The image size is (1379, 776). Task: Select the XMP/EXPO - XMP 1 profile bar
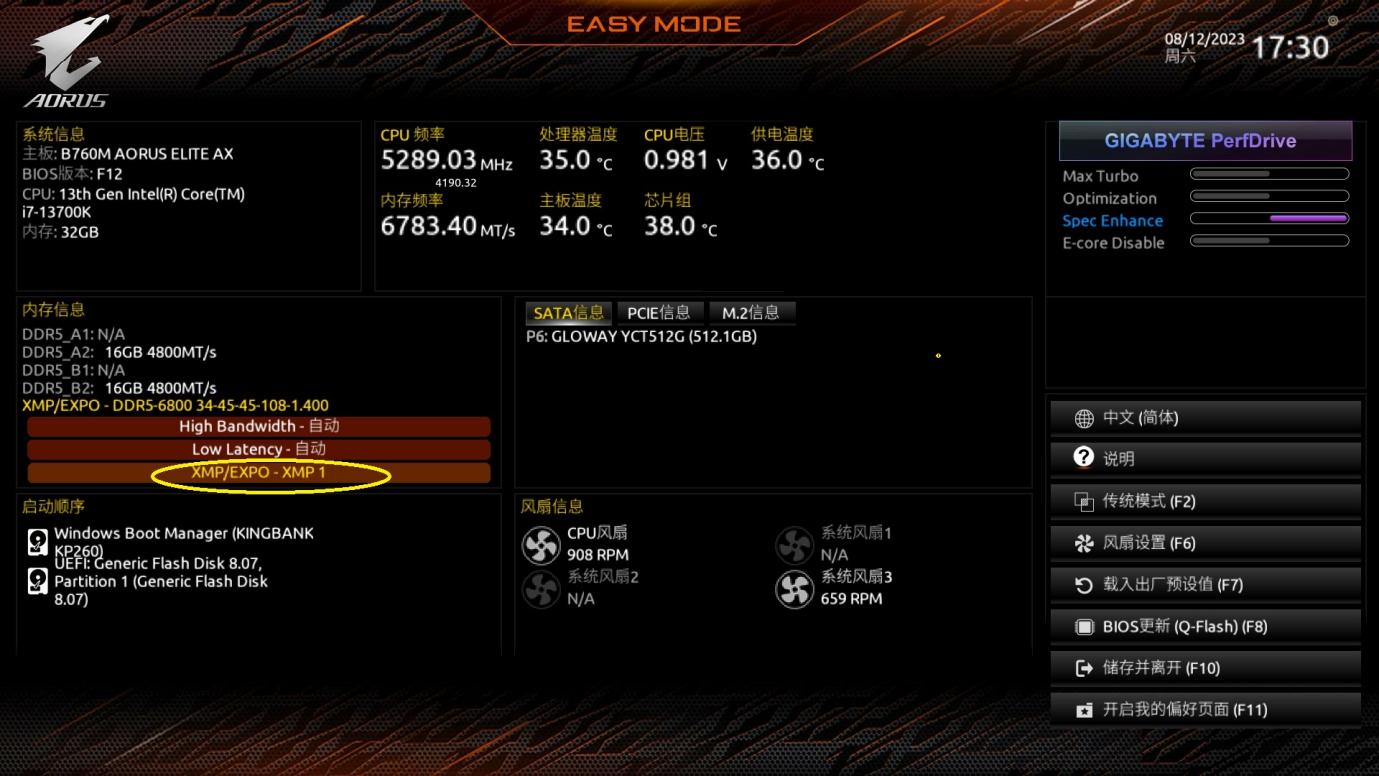point(259,472)
